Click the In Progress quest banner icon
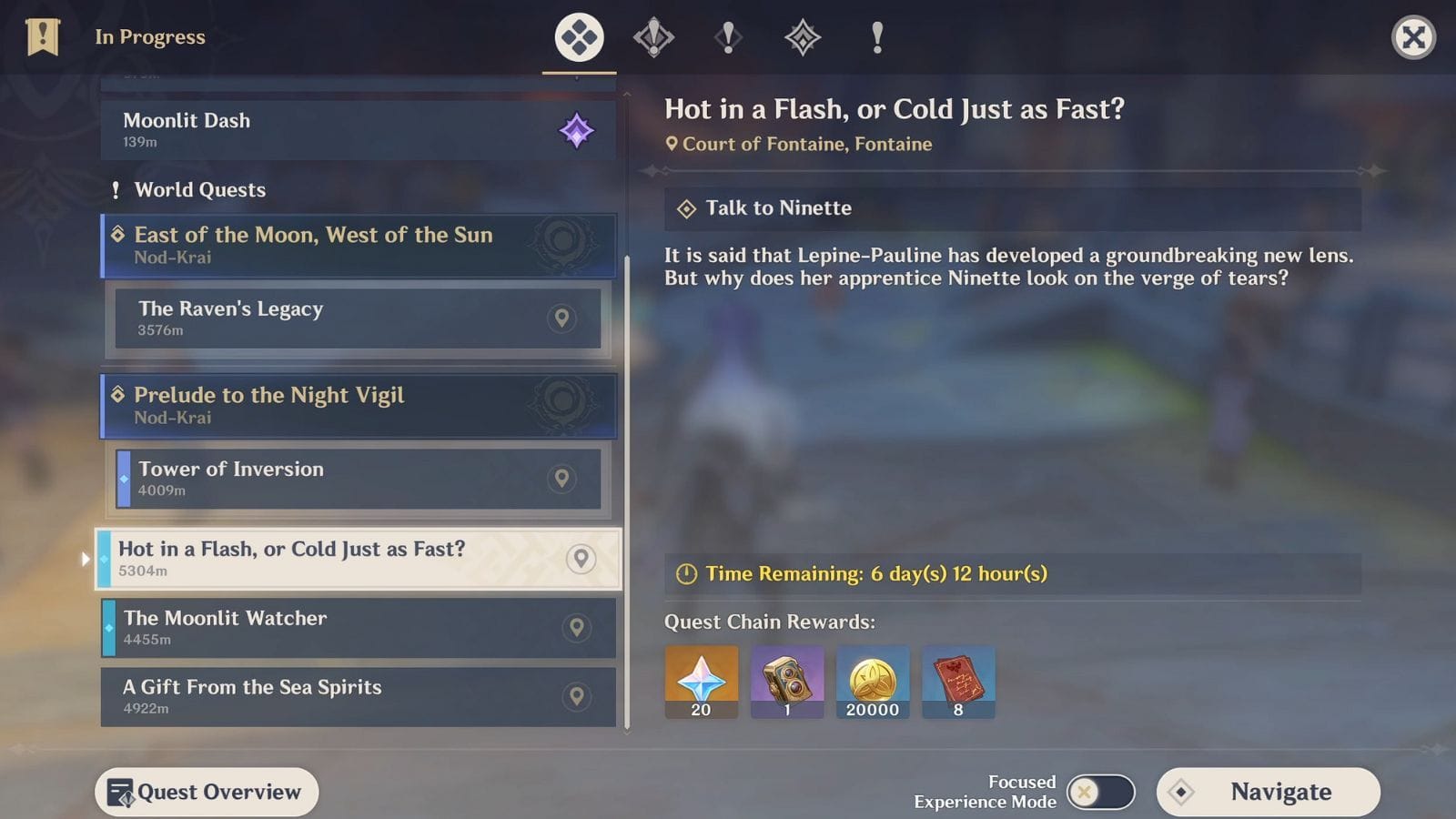The image size is (1456, 819). pyautogui.click(x=43, y=37)
